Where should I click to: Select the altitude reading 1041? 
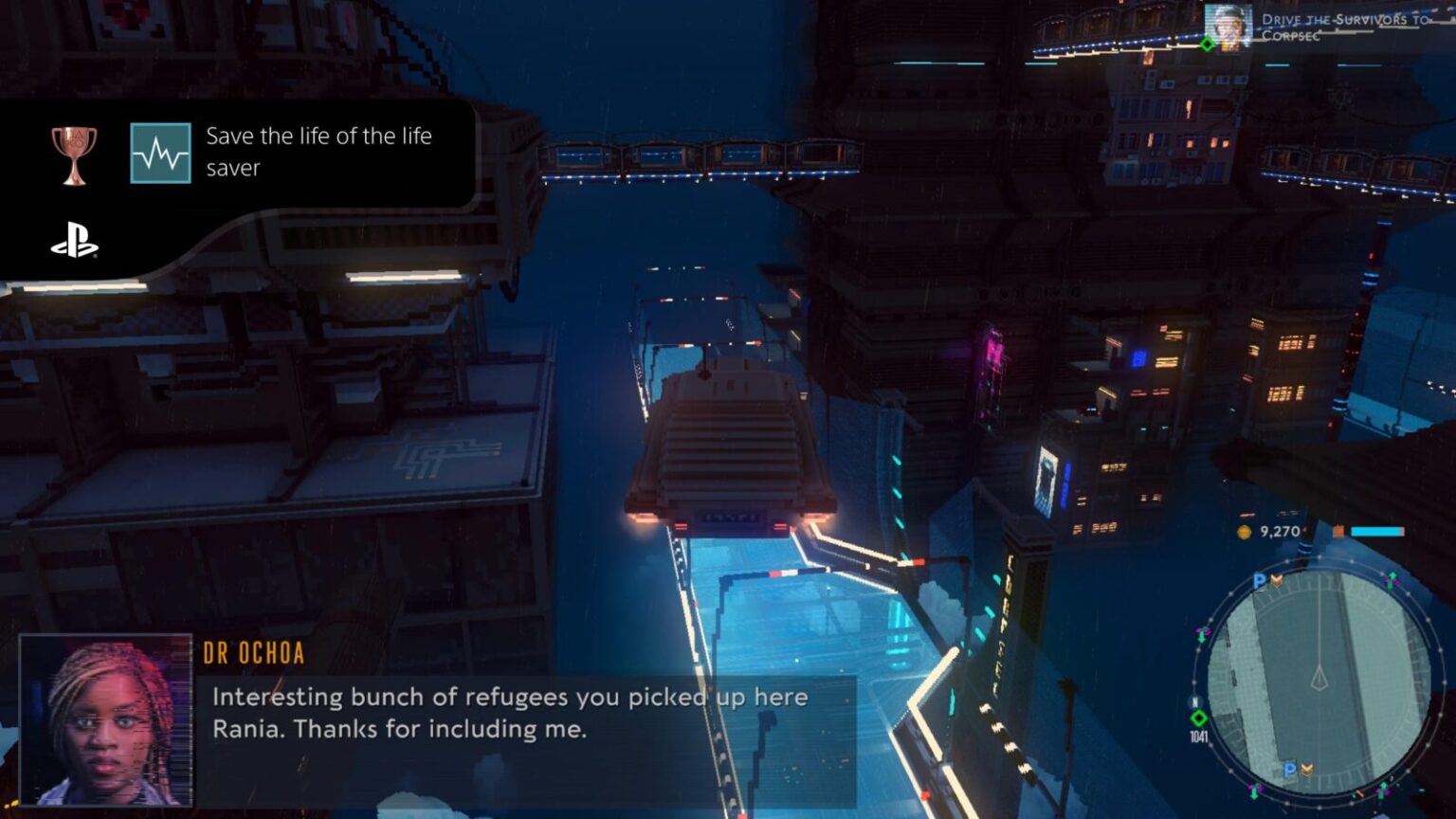1200,736
